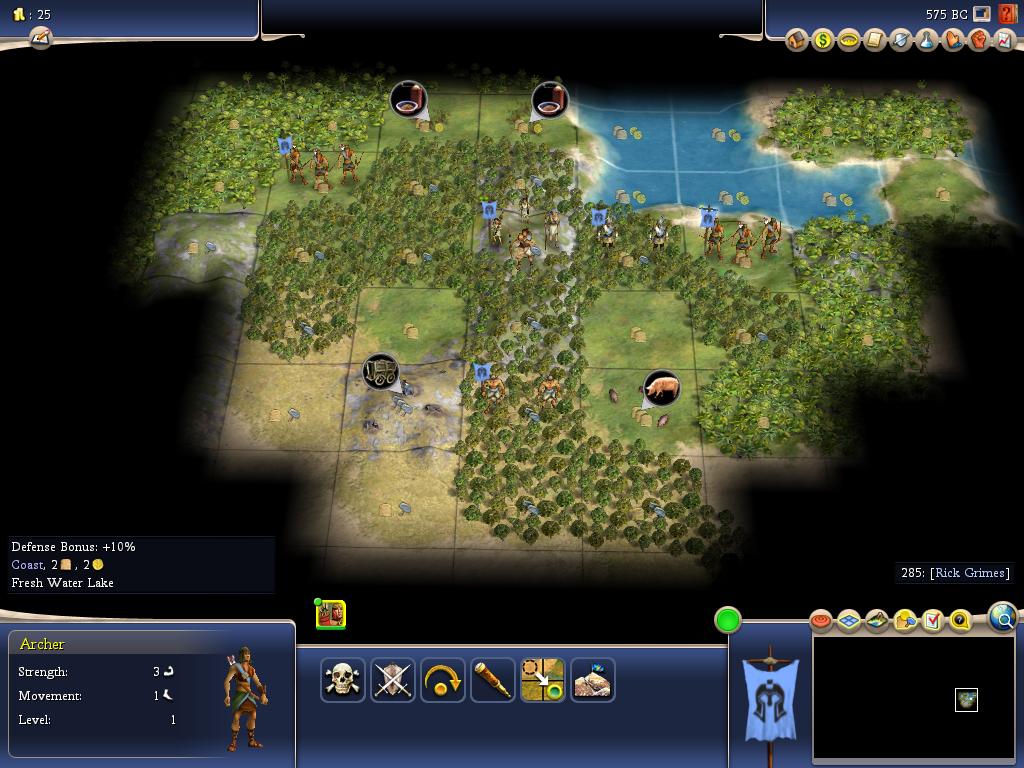Click the green end turn button
The width and height of the screenshot is (1024, 768).
pos(728,620)
